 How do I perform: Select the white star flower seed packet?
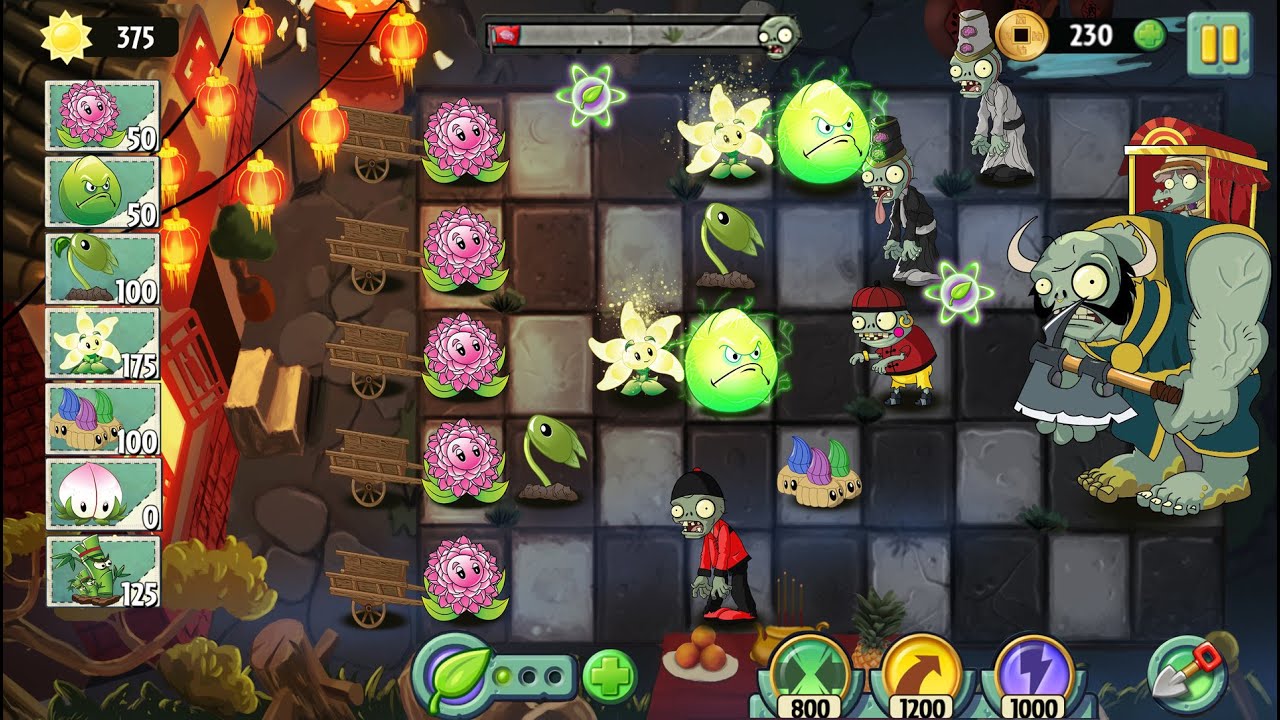tap(102, 343)
